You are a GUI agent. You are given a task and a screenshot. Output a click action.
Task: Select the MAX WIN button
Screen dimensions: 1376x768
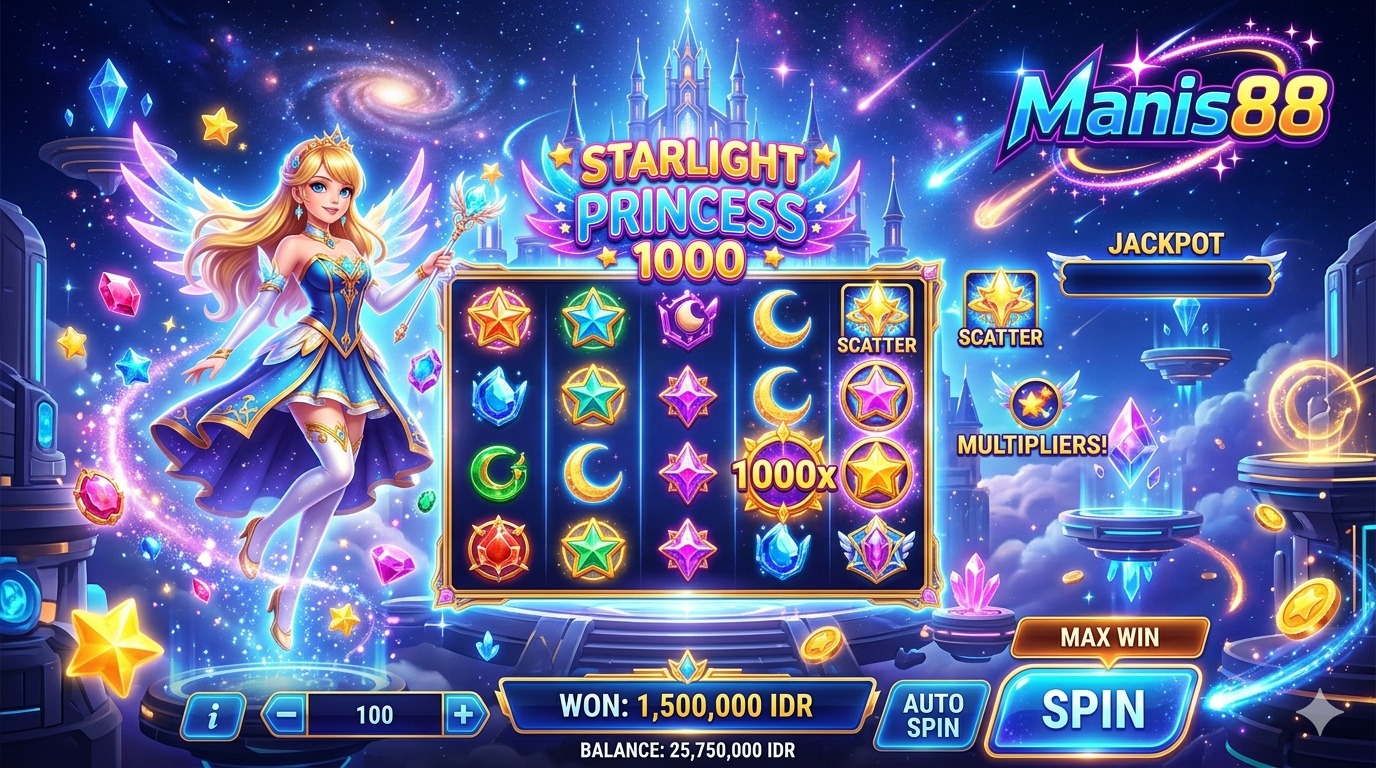[x=1109, y=636]
